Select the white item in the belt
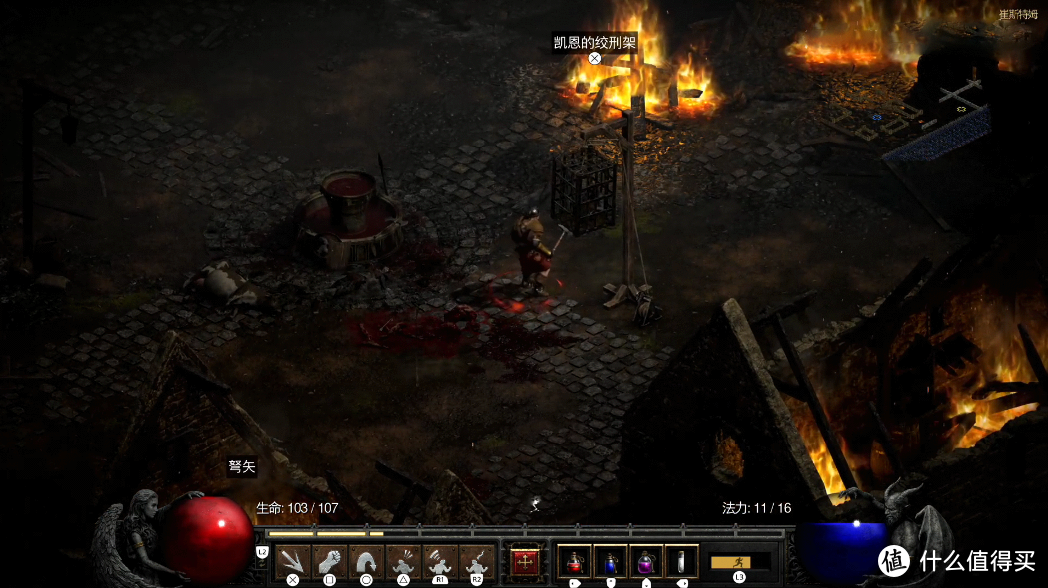1048x588 pixels. (682, 561)
